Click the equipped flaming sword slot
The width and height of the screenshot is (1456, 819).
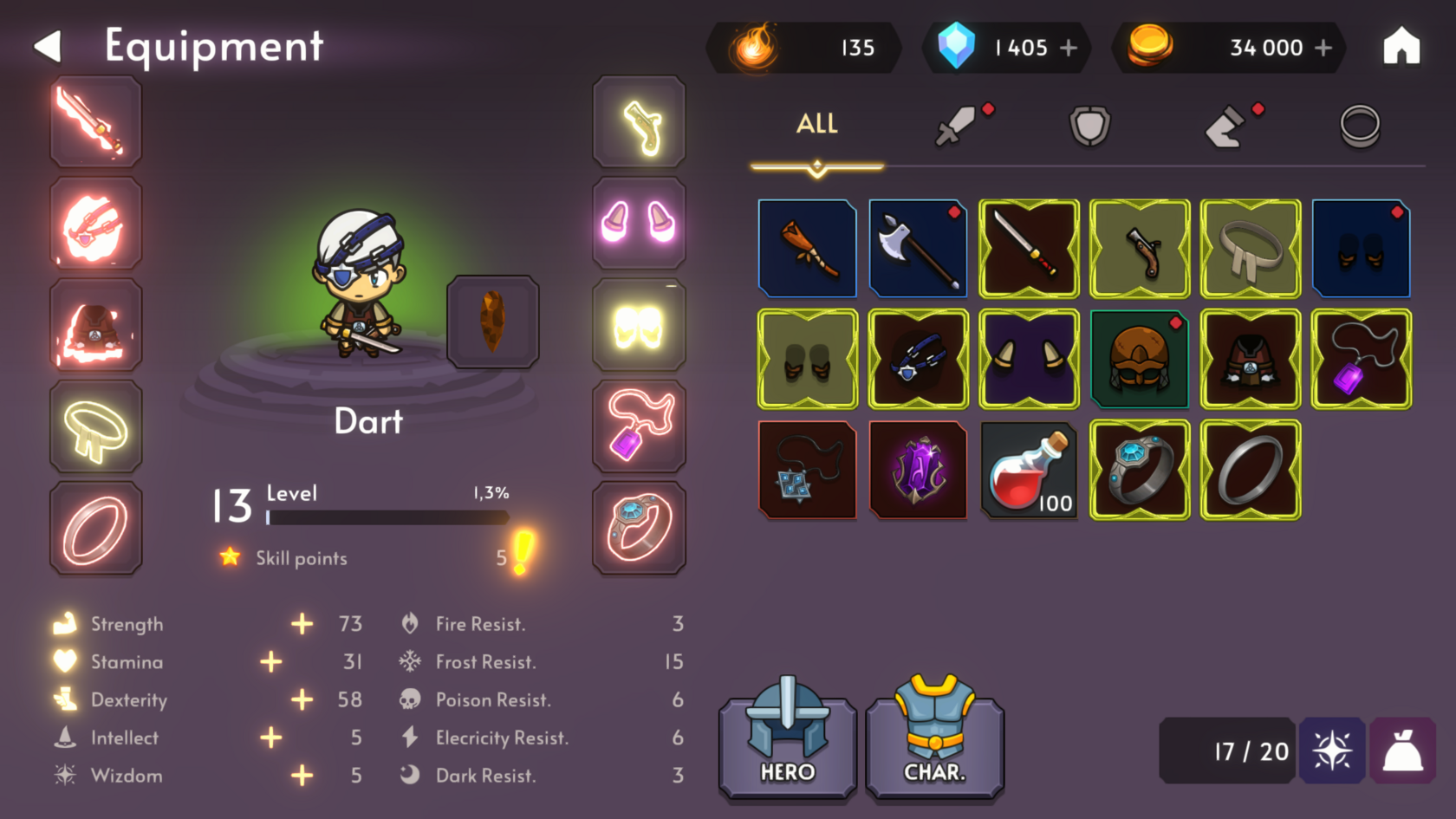(x=95, y=122)
